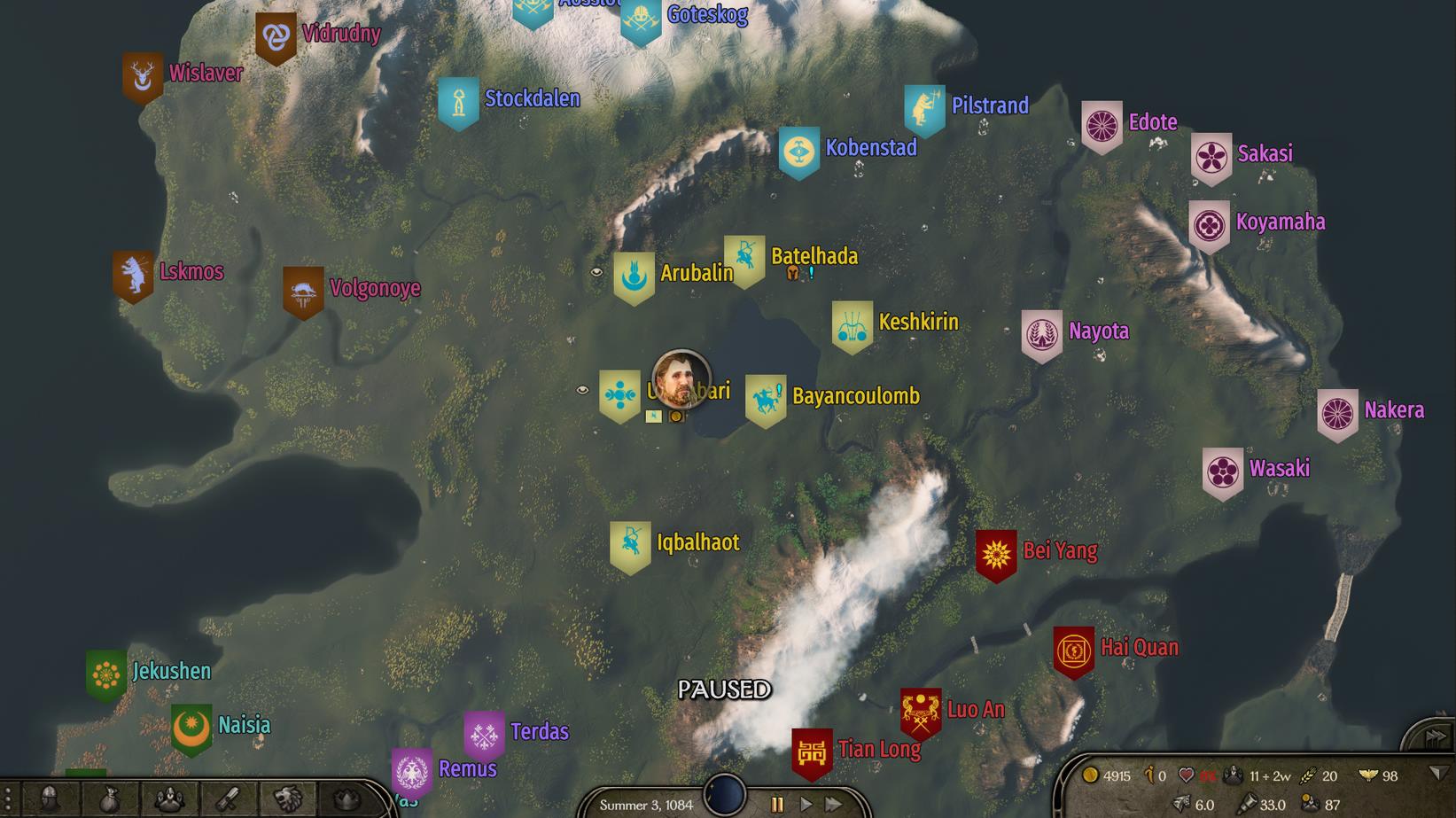Collapse the party info bar triangle

click(1438, 774)
